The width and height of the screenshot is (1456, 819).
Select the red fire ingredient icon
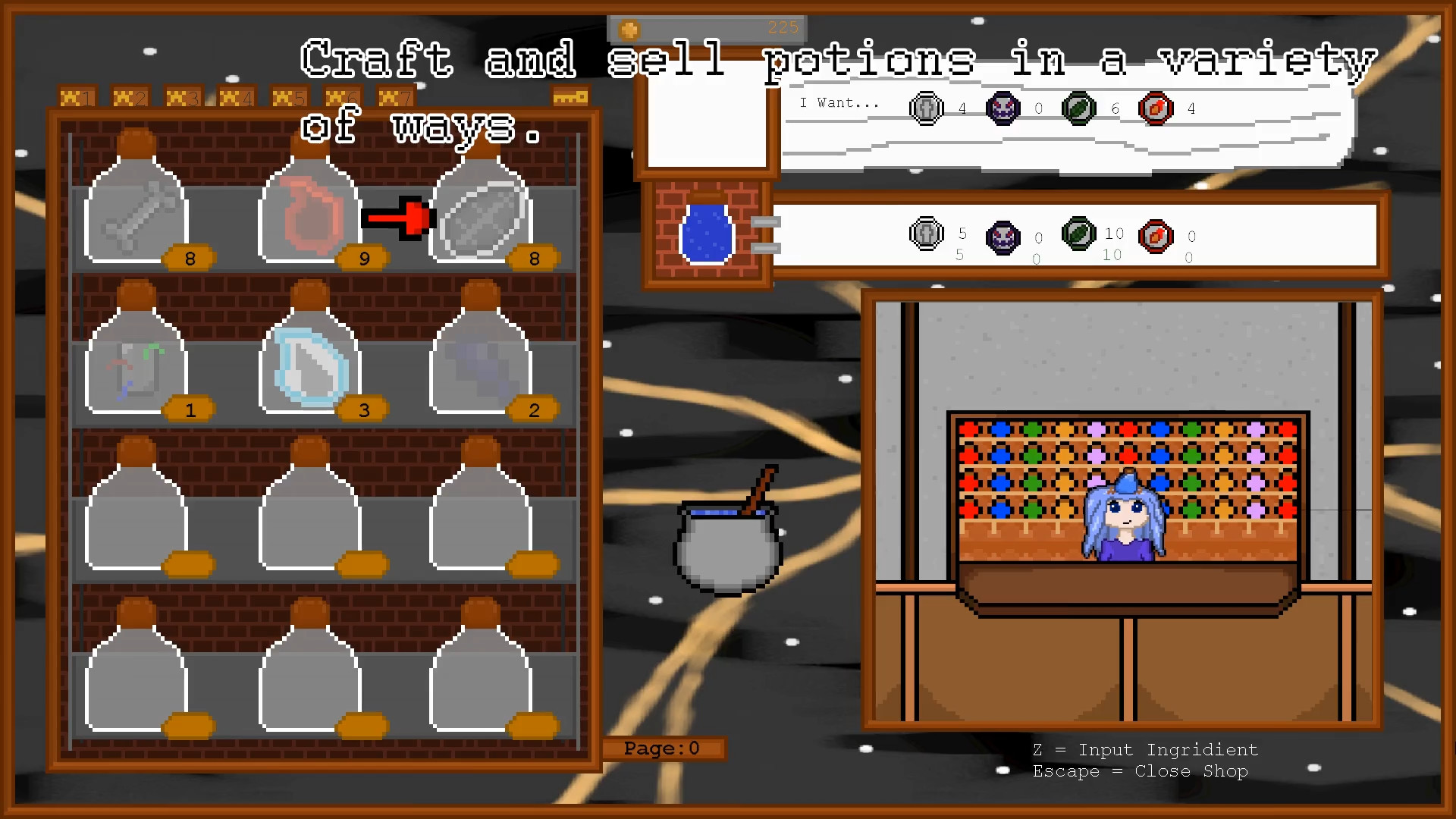(x=1155, y=108)
